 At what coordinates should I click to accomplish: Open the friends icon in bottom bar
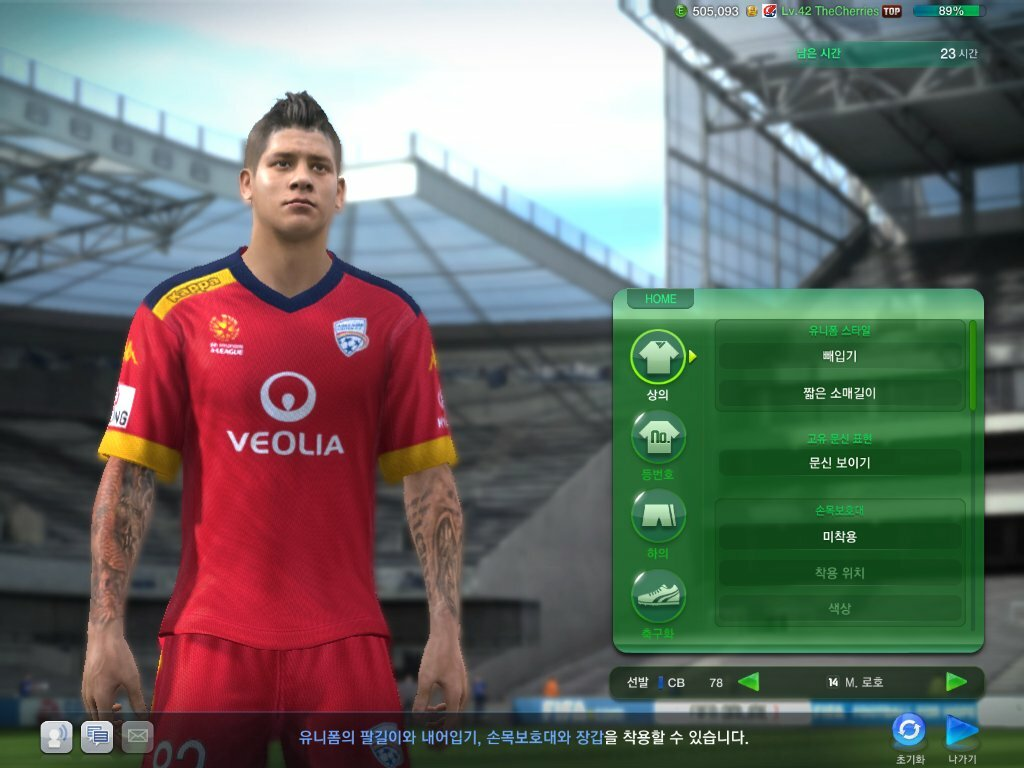click(56, 736)
